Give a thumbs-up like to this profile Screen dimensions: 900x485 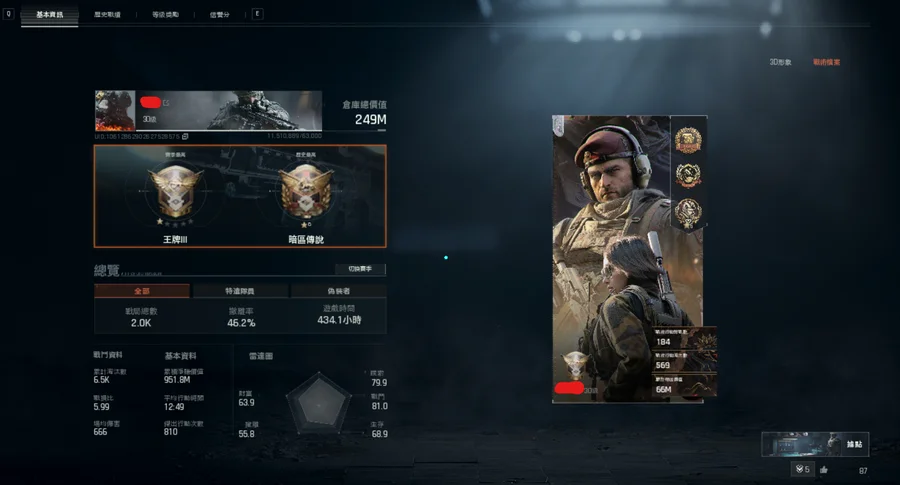click(x=824, y=470)
